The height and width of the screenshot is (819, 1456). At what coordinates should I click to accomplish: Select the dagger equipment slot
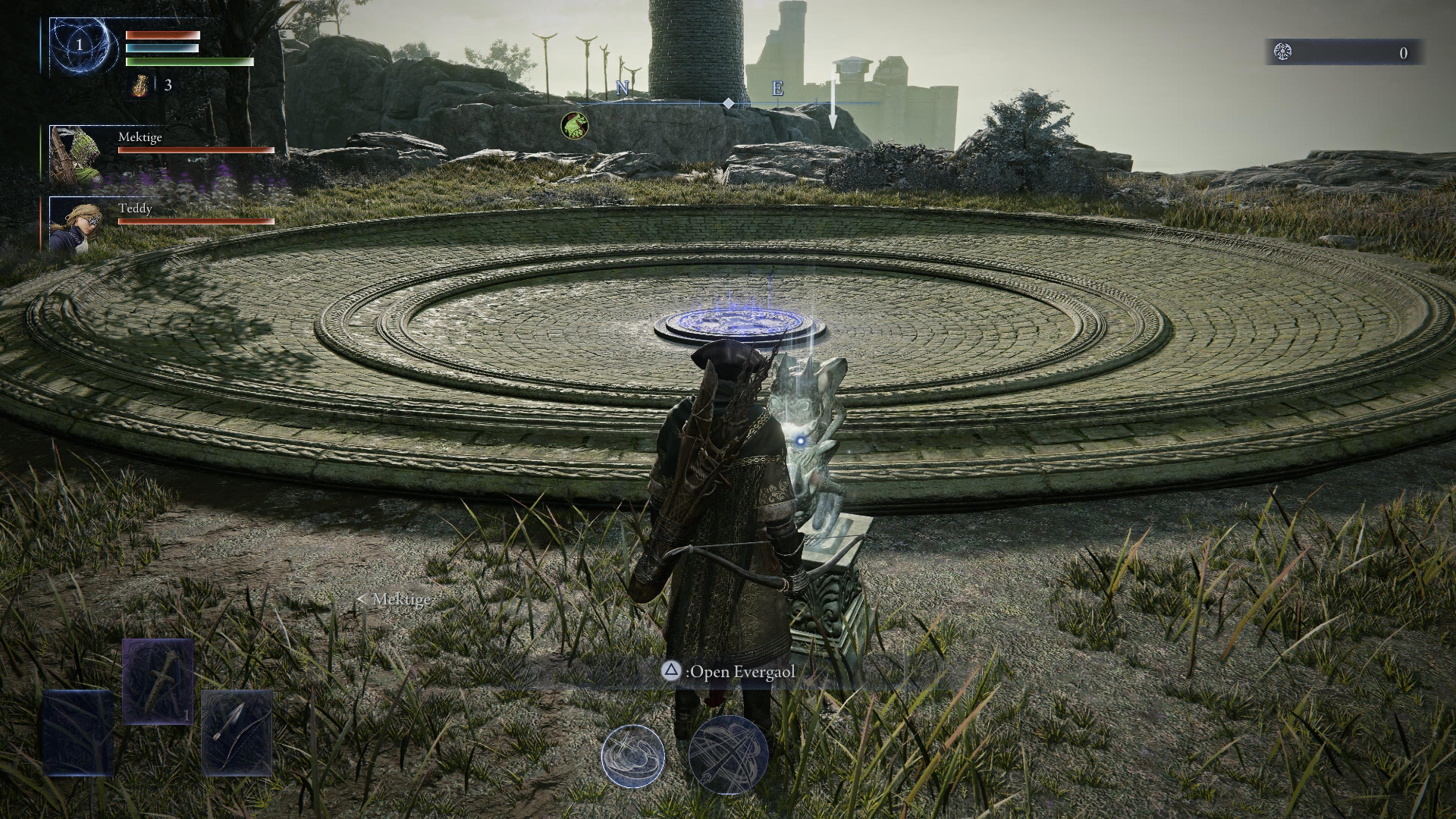click(x=158, y=681)
